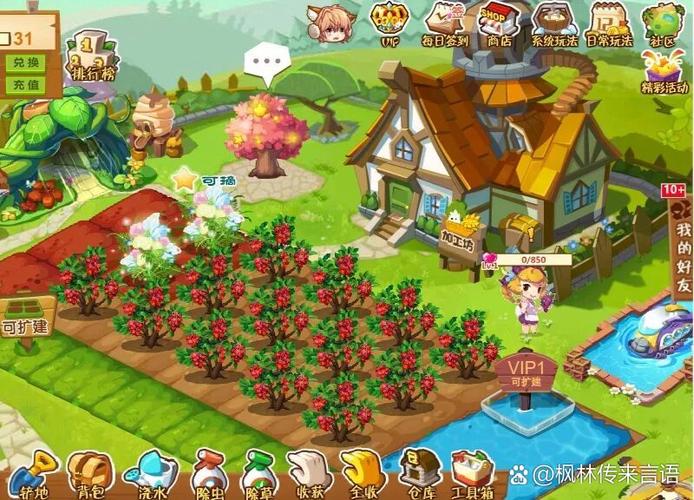Select the shovel (铲地) tool
This screenshot has height=500, width=694.
click(32, 475)
